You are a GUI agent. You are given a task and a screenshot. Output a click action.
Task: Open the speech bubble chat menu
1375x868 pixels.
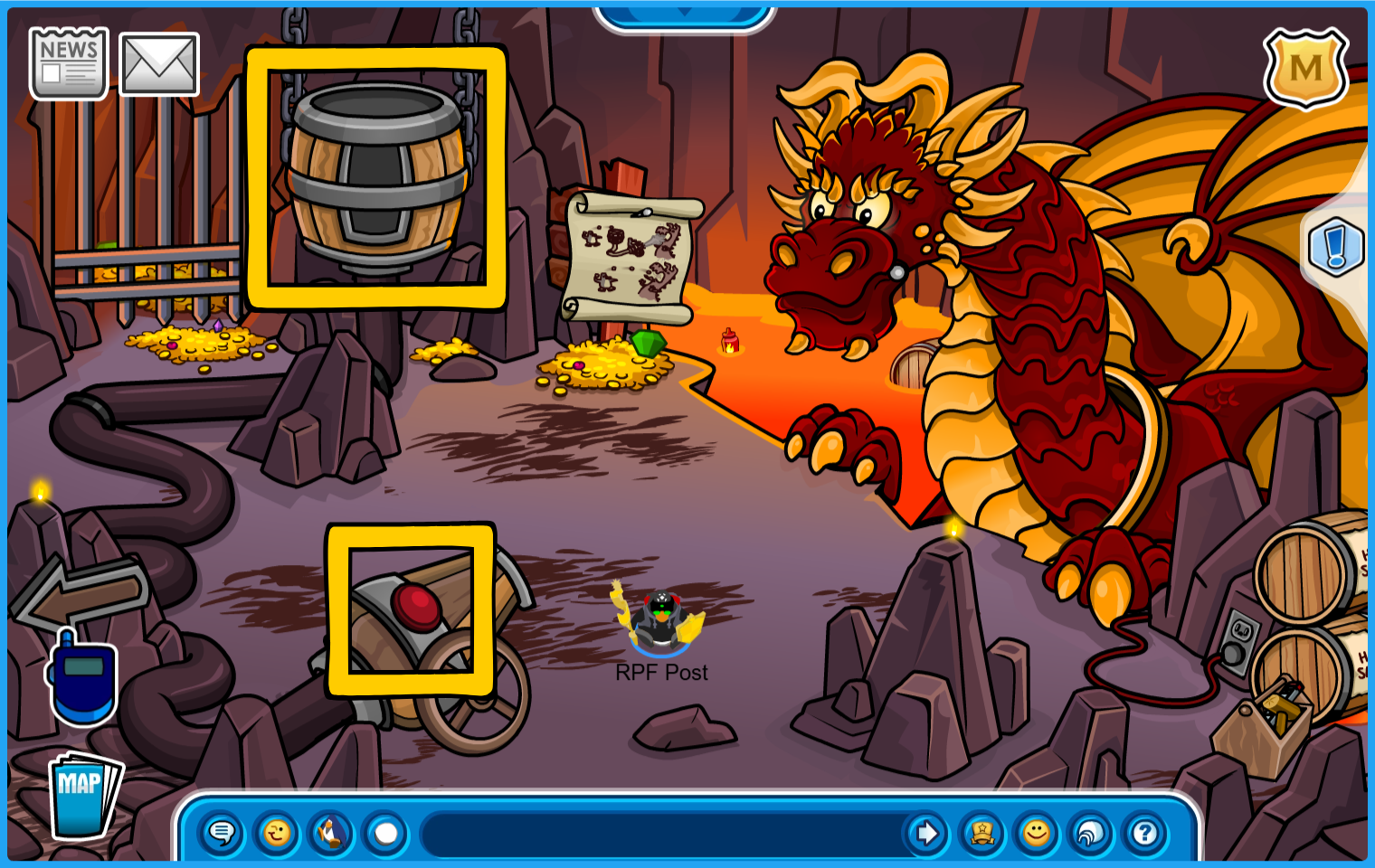point(222,833)
